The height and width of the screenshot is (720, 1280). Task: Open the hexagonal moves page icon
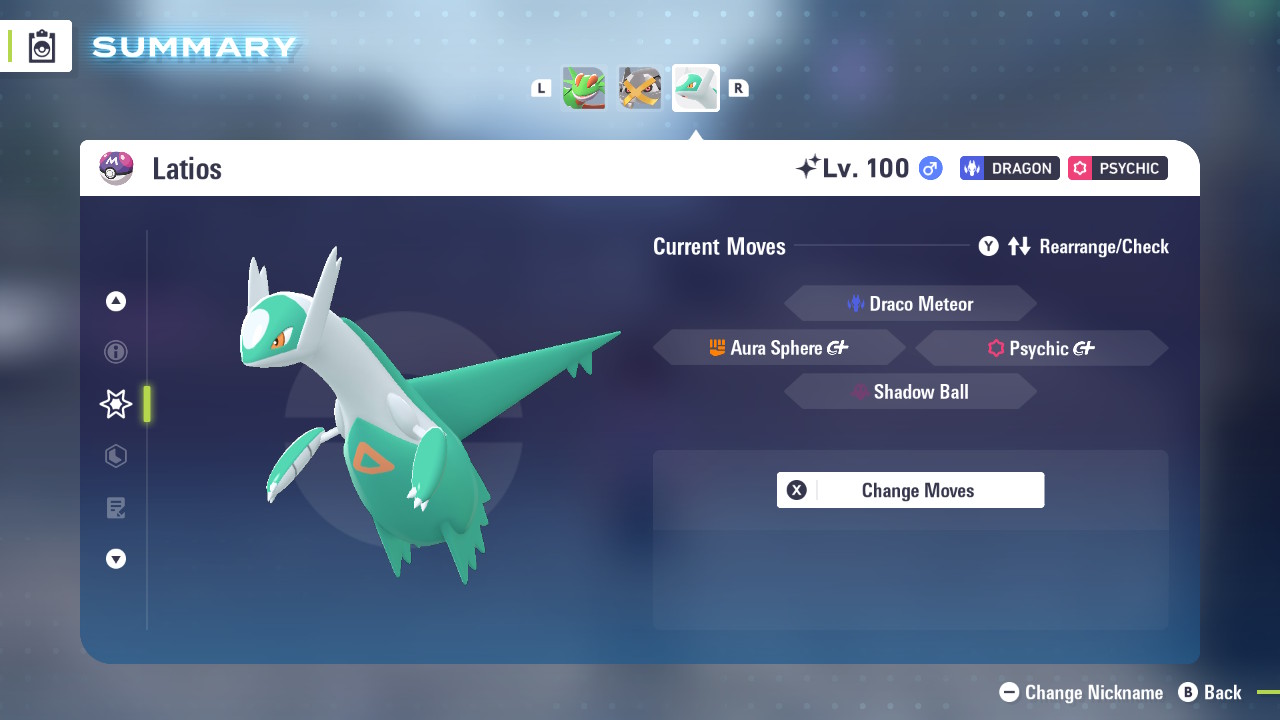coord(115,456)
